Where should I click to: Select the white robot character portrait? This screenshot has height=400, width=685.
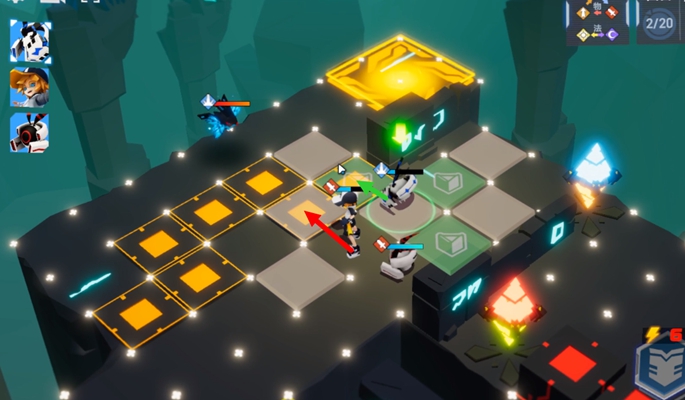(30, 41)
